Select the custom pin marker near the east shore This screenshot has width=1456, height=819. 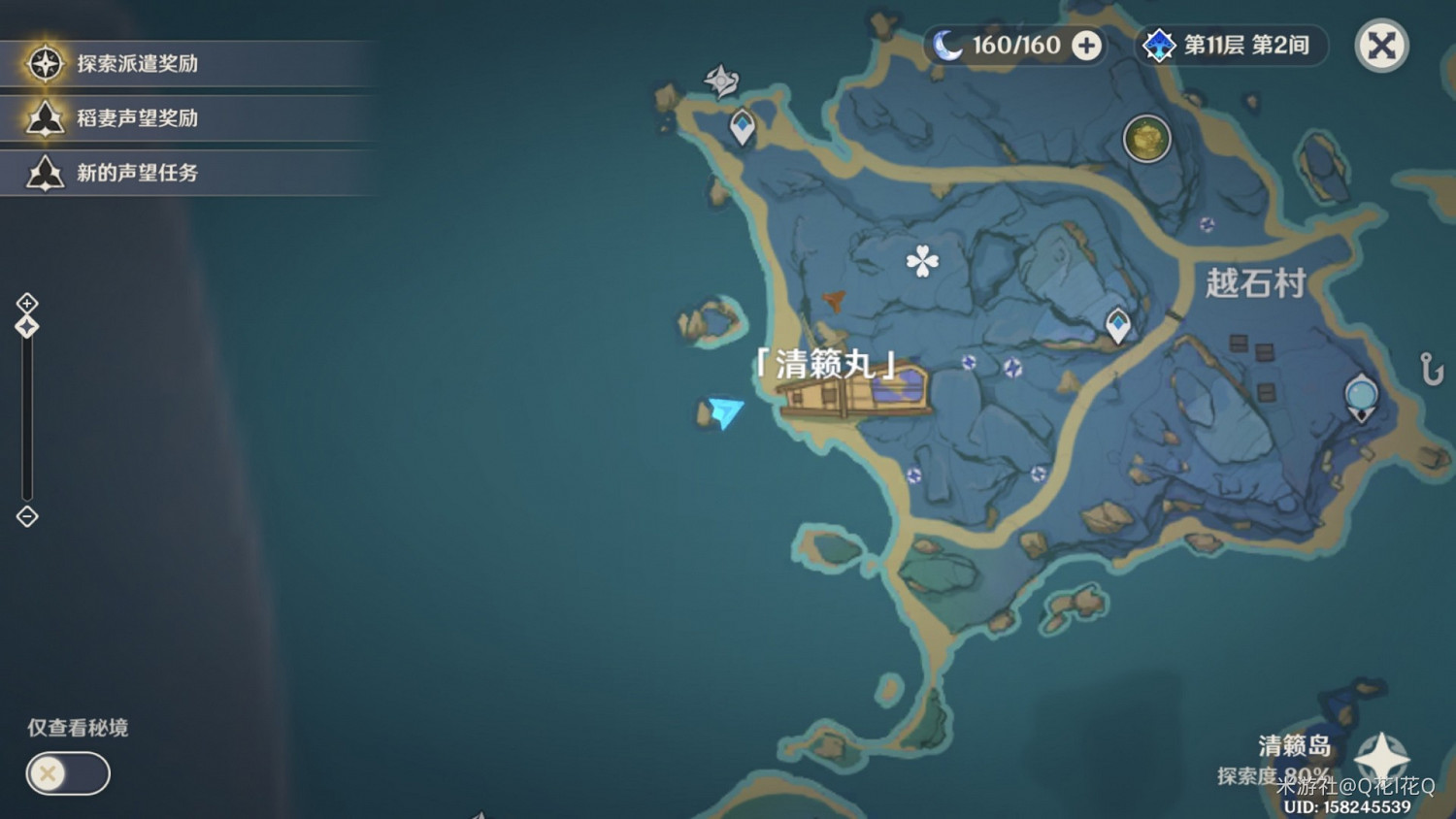point(1361,396)
